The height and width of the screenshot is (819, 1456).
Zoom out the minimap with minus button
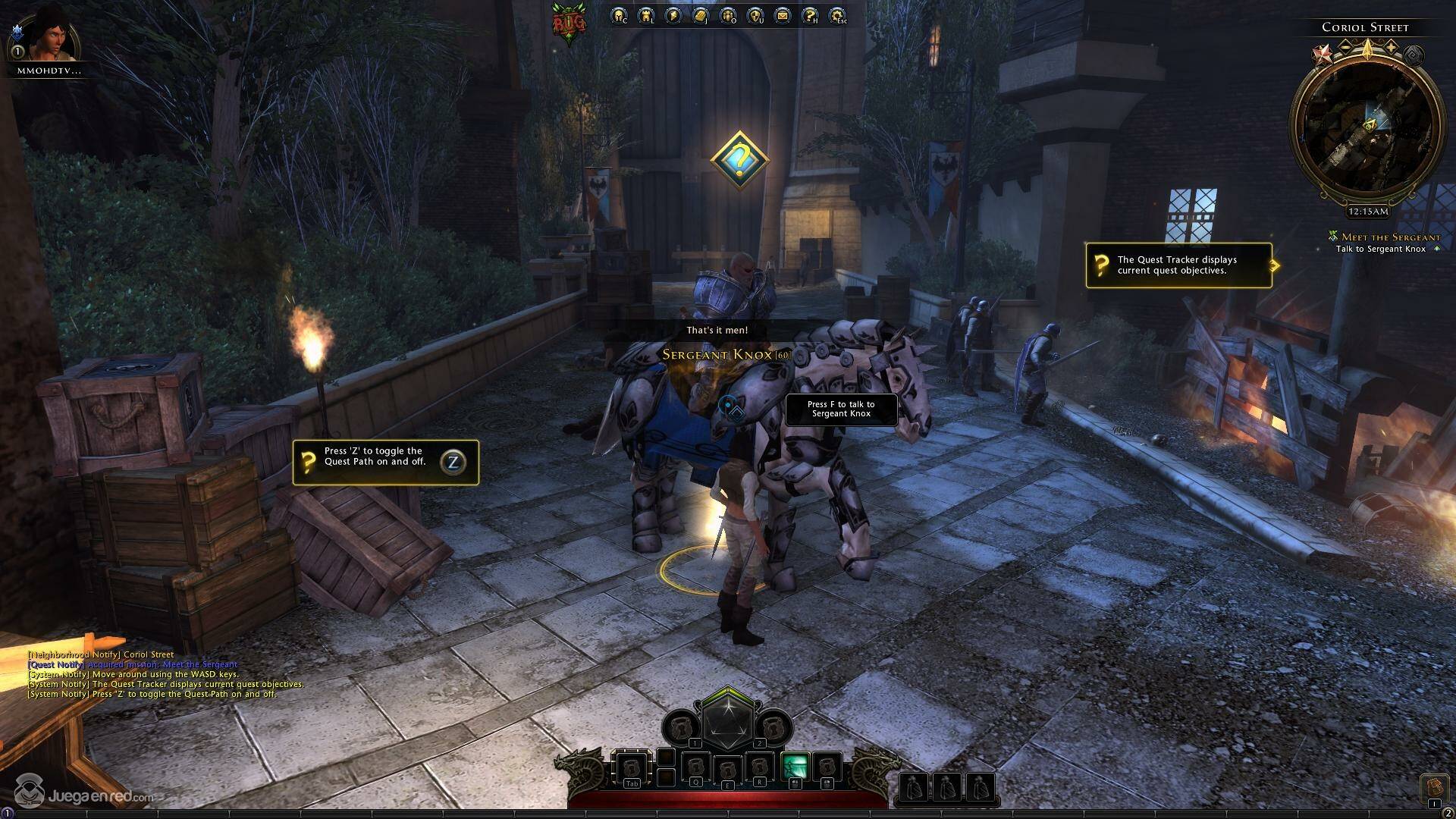pos(1345,47)
